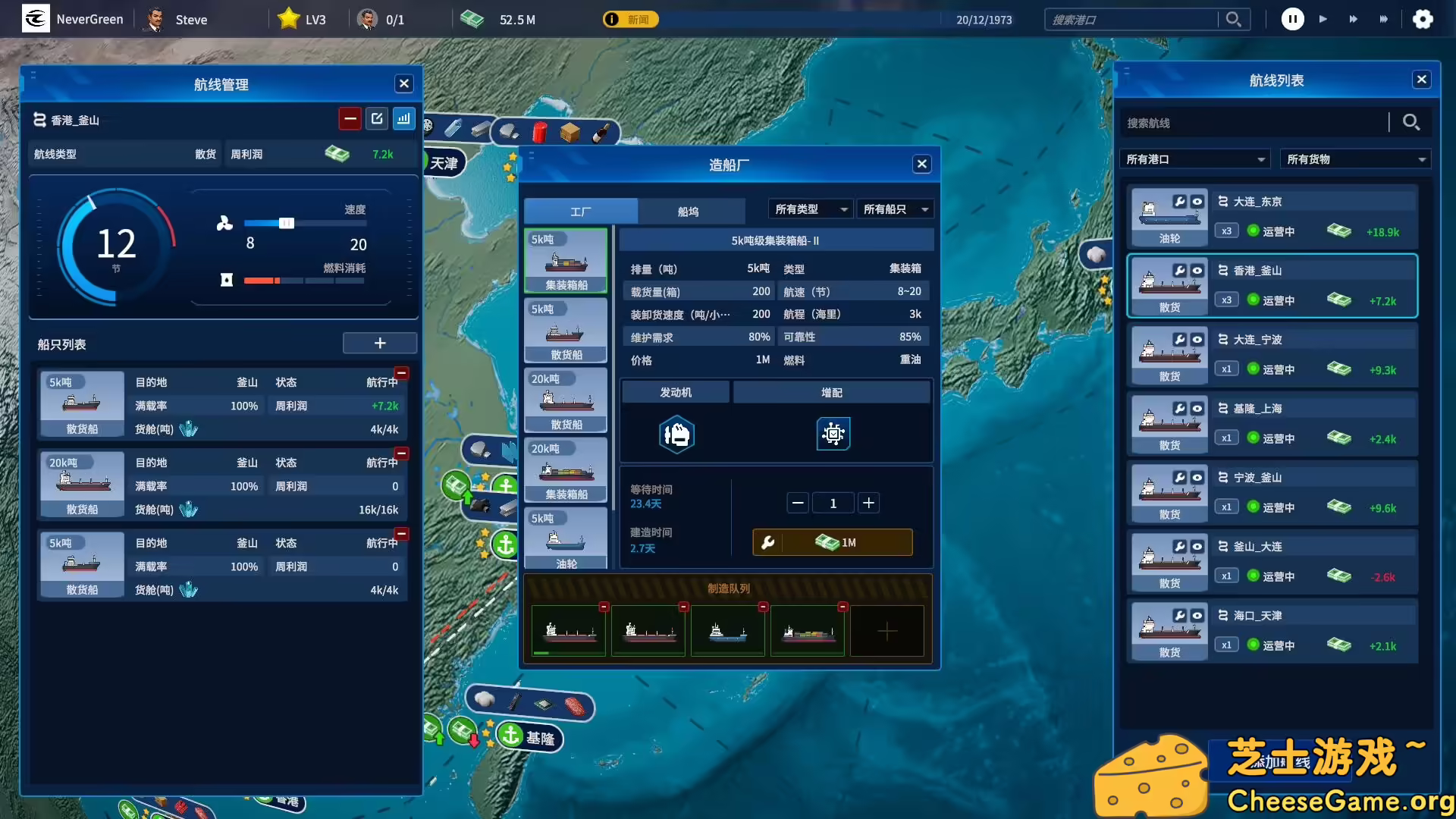Select the 发动机 engine icon in shipyard
The height and width of the screenshot is (819, 1456).
pyautogui.click(x=676, y=434)
